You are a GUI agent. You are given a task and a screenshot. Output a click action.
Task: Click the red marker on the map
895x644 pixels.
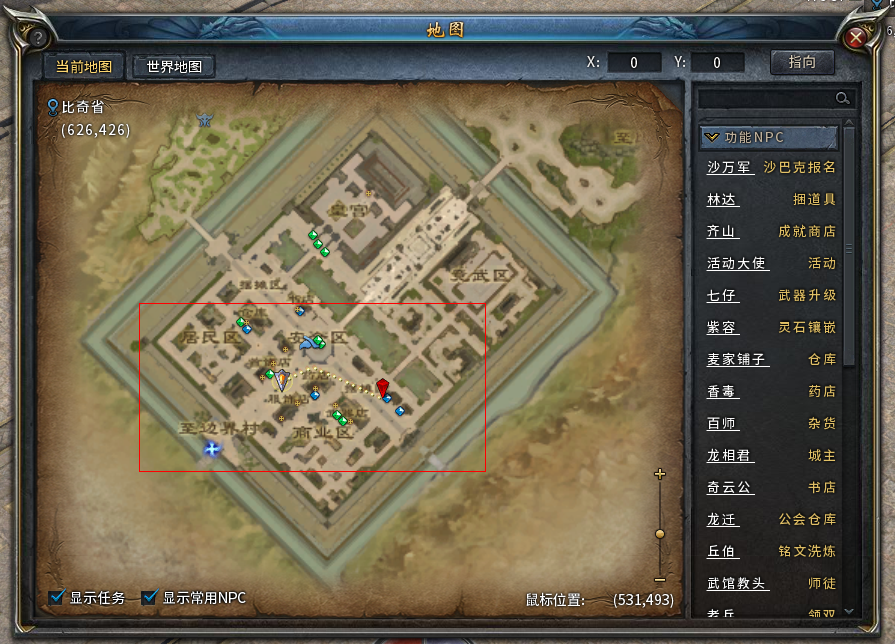pos(383,387)
